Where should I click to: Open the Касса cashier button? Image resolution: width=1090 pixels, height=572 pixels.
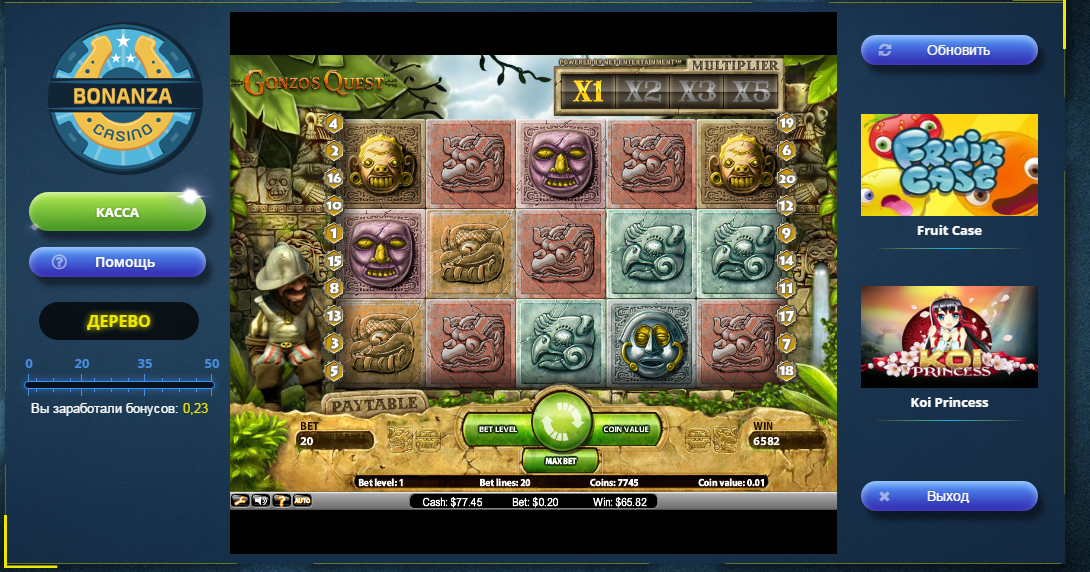pyautogui.click(x=117, y=212)
